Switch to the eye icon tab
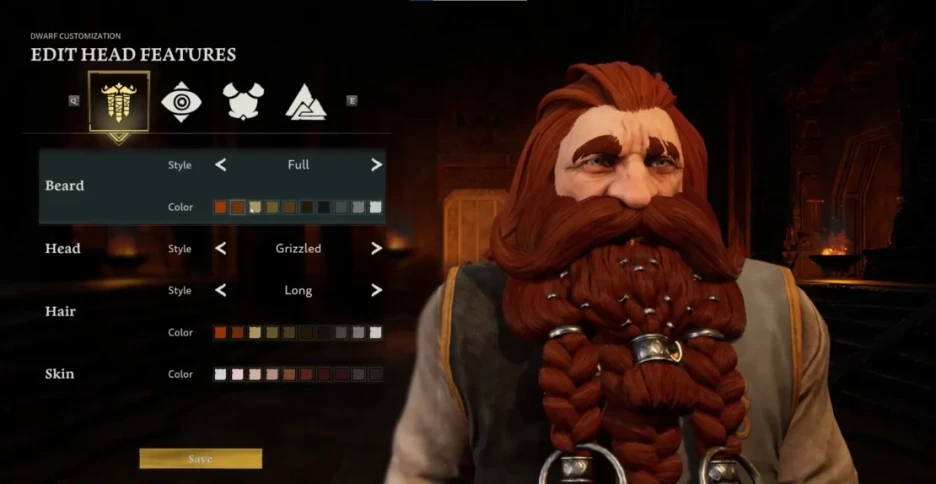 (181, 101)
